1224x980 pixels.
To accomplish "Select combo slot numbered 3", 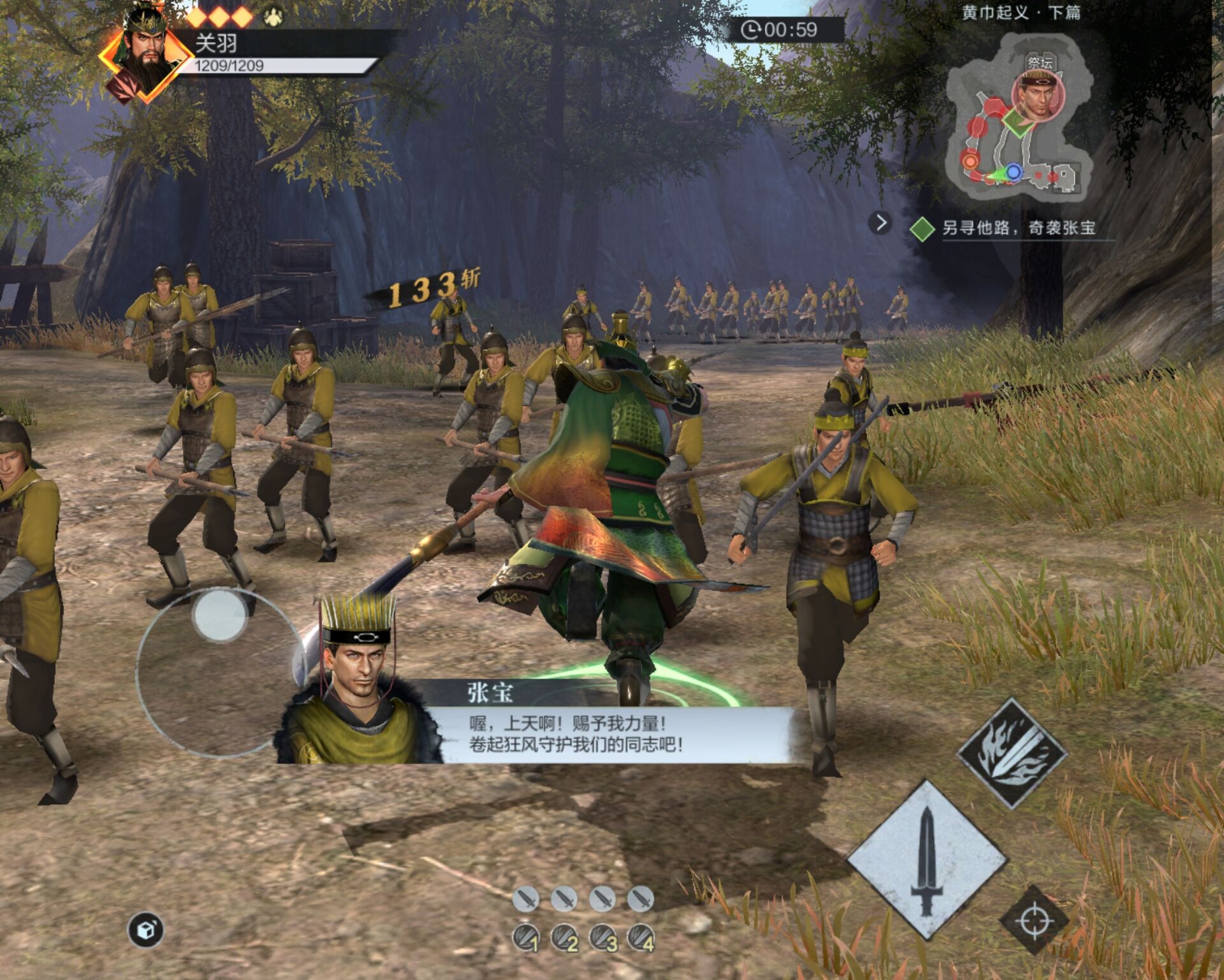I will pyautogui.click(x=603, y=938).
